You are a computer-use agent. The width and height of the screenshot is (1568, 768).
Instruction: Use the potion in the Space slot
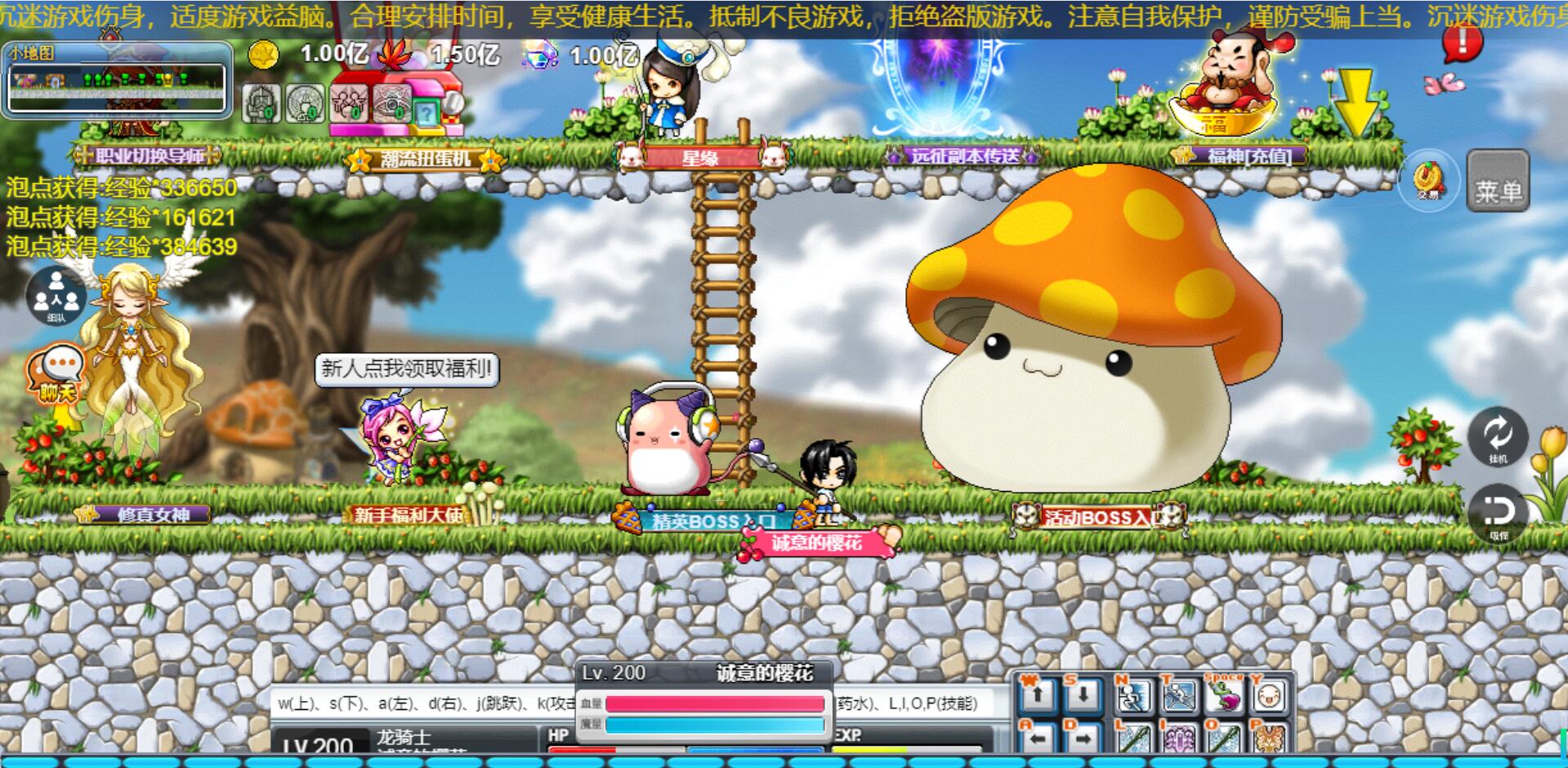tap(1224, 696)
